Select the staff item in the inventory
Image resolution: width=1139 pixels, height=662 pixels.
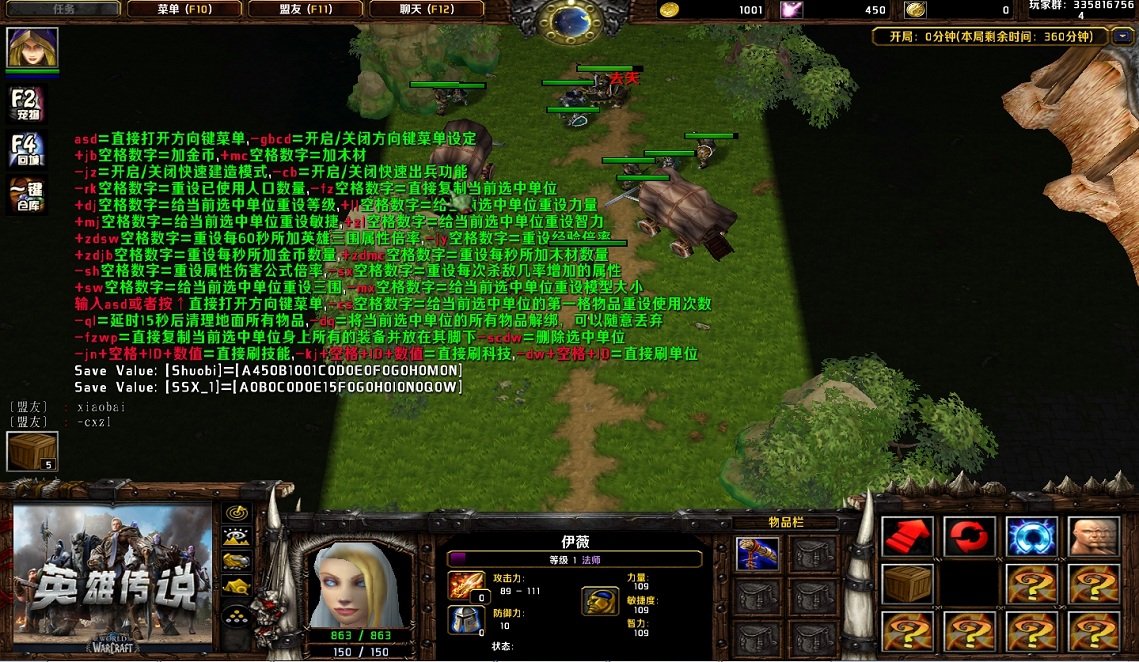[x=757, y=553]
